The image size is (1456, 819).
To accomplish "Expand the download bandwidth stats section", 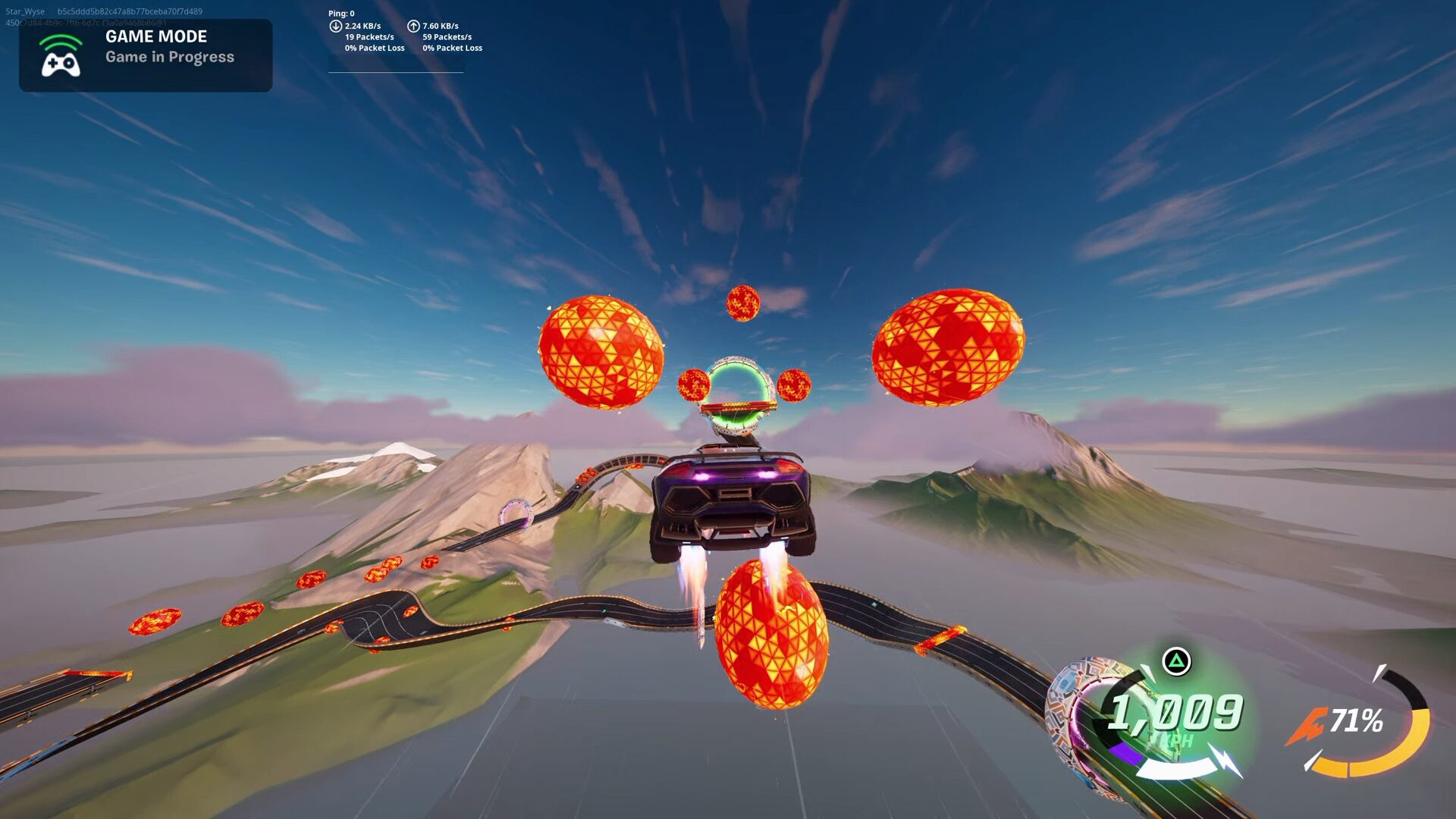I will [x=362, y=25].
